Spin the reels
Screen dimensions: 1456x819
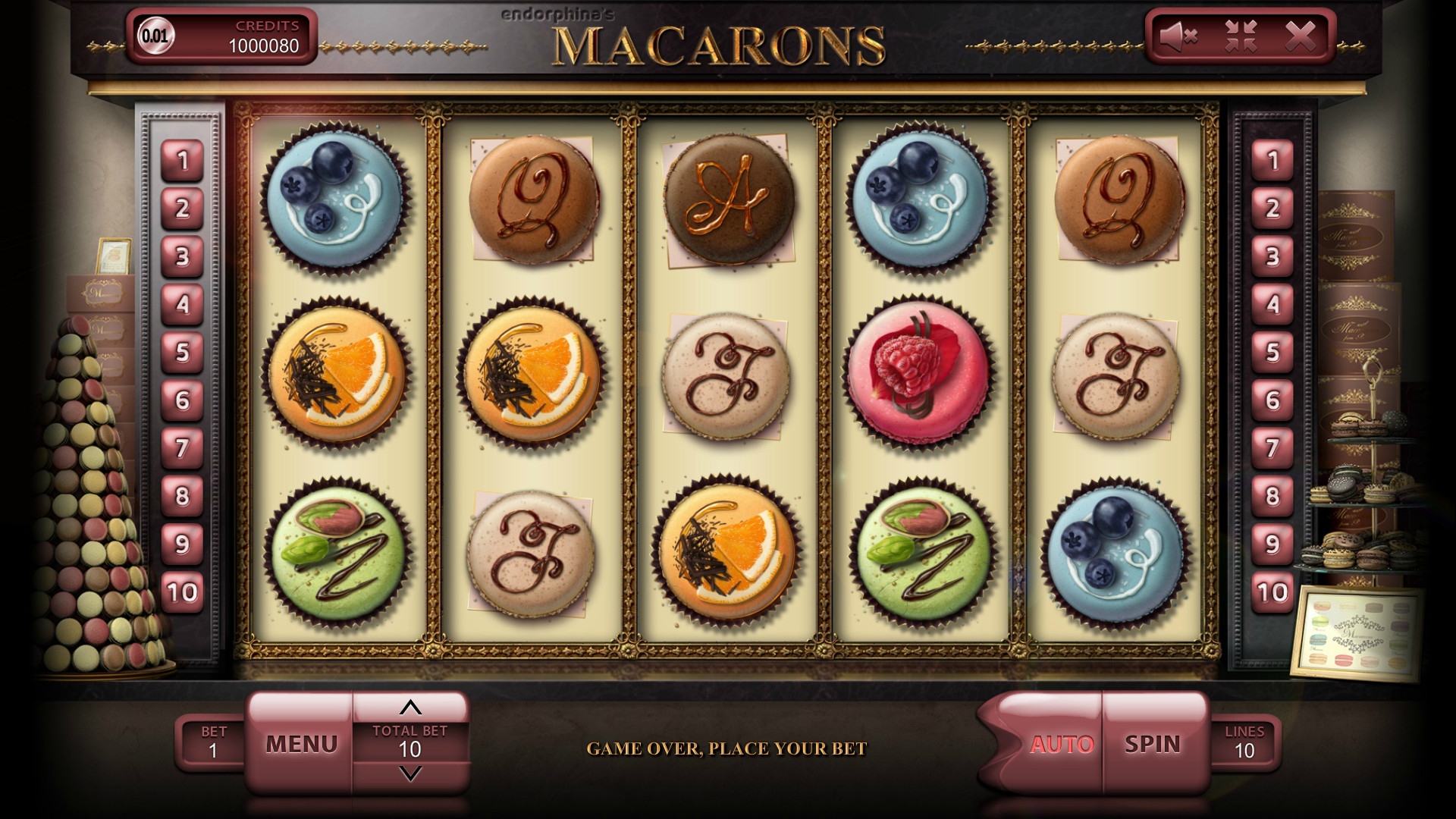click(x=1153, y=744)
